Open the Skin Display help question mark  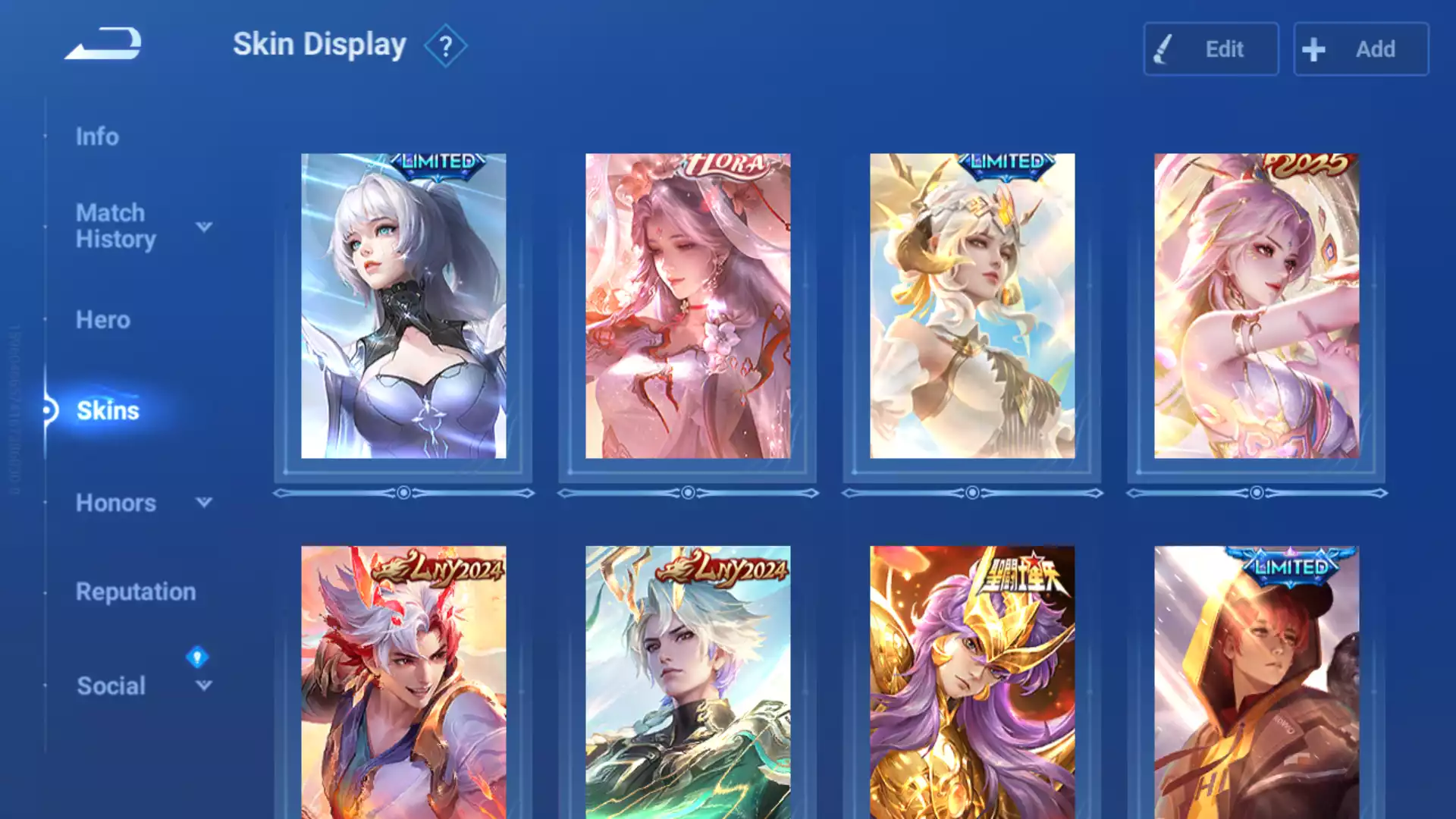pos(445,47)
